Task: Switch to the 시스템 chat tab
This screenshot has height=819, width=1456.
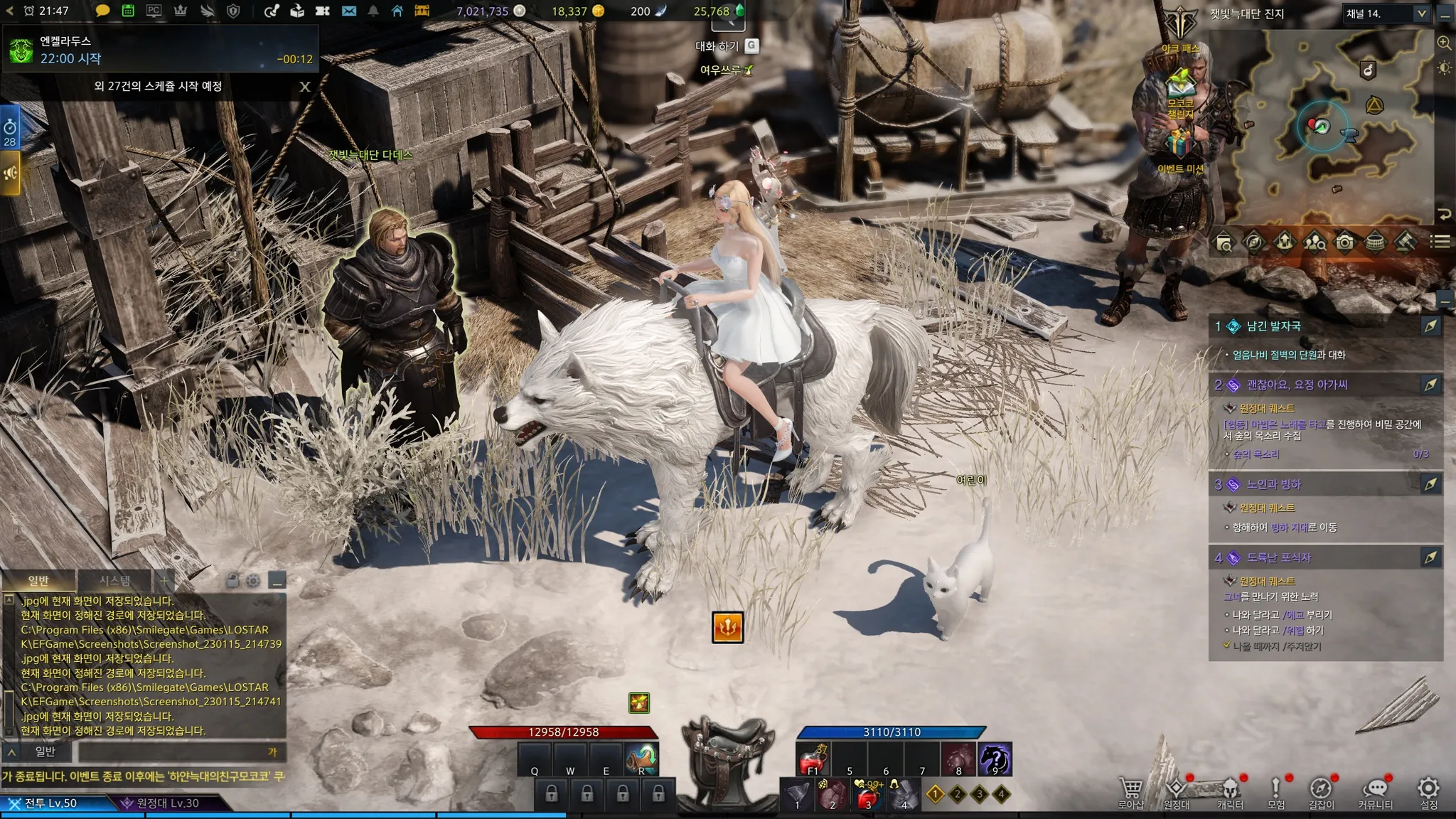Action: [x=114, y=581]
